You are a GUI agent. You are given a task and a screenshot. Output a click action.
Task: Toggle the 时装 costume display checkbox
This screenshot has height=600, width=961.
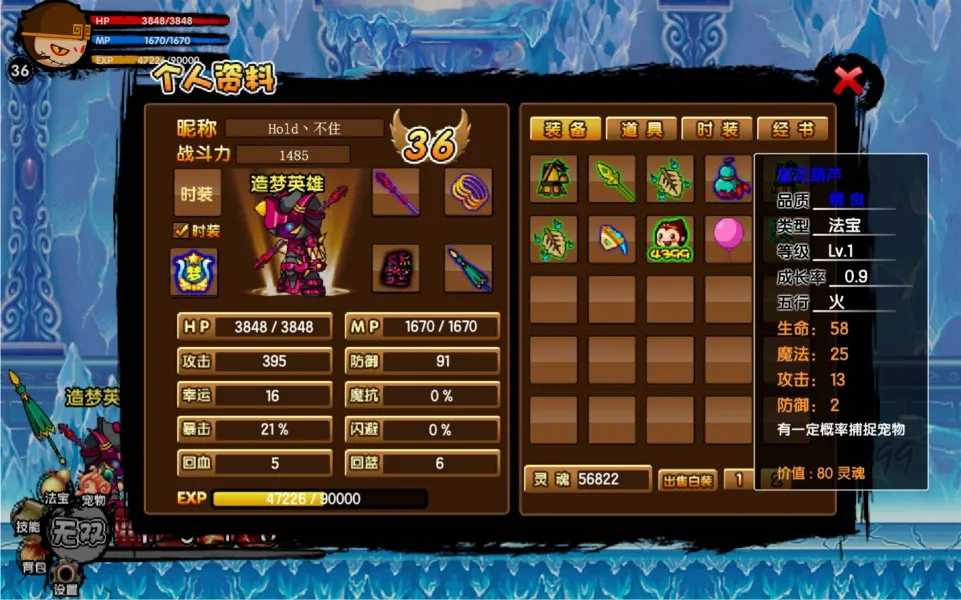181,231
